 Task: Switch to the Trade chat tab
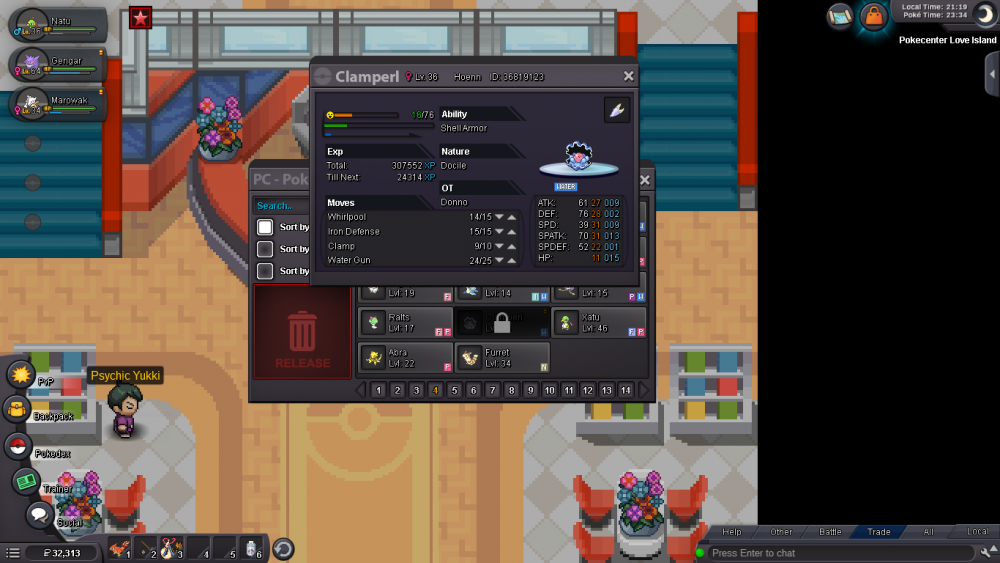pyautogui.click(x=879, y=532)
